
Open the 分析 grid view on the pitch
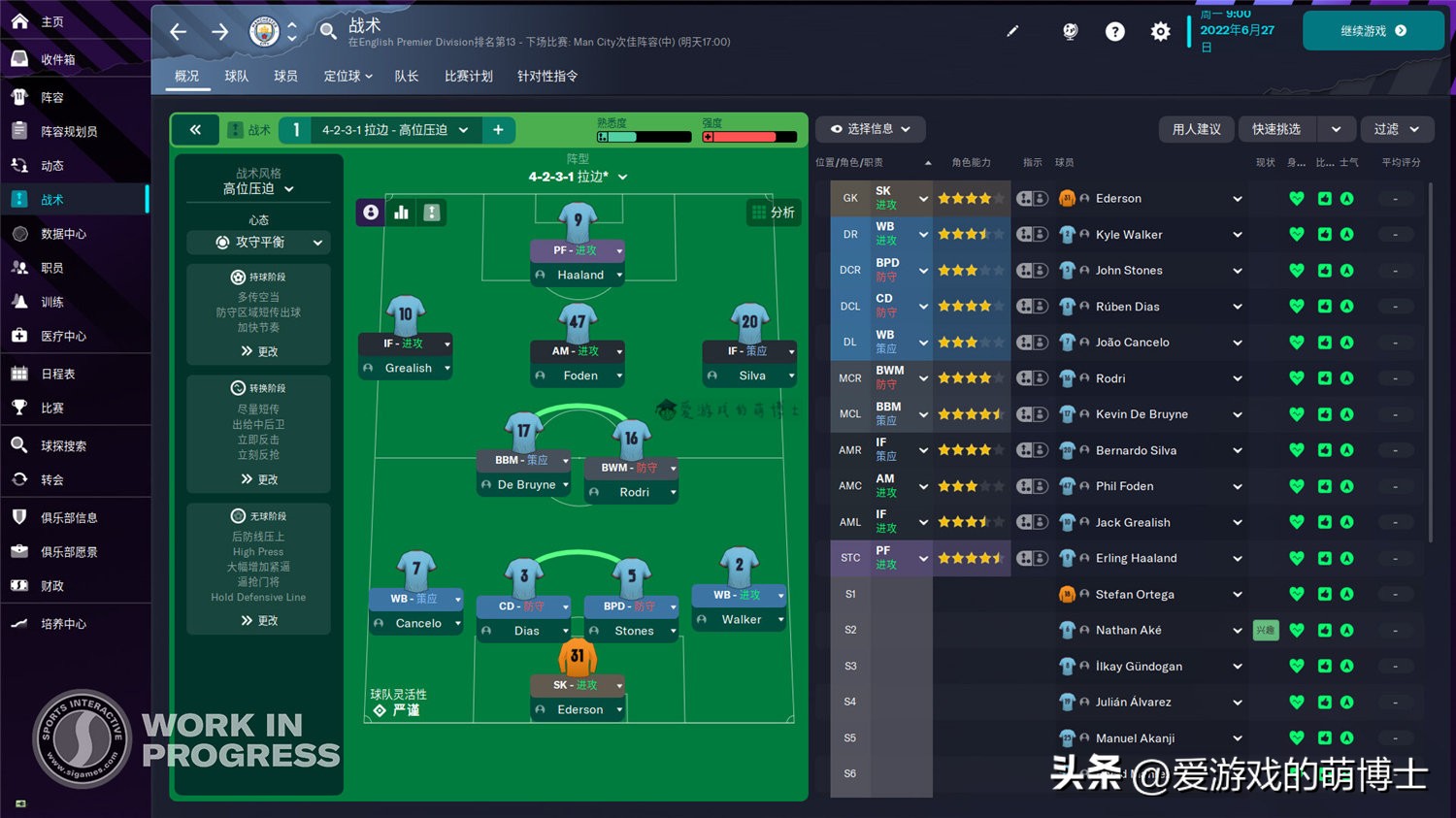[x=774, y=212]
